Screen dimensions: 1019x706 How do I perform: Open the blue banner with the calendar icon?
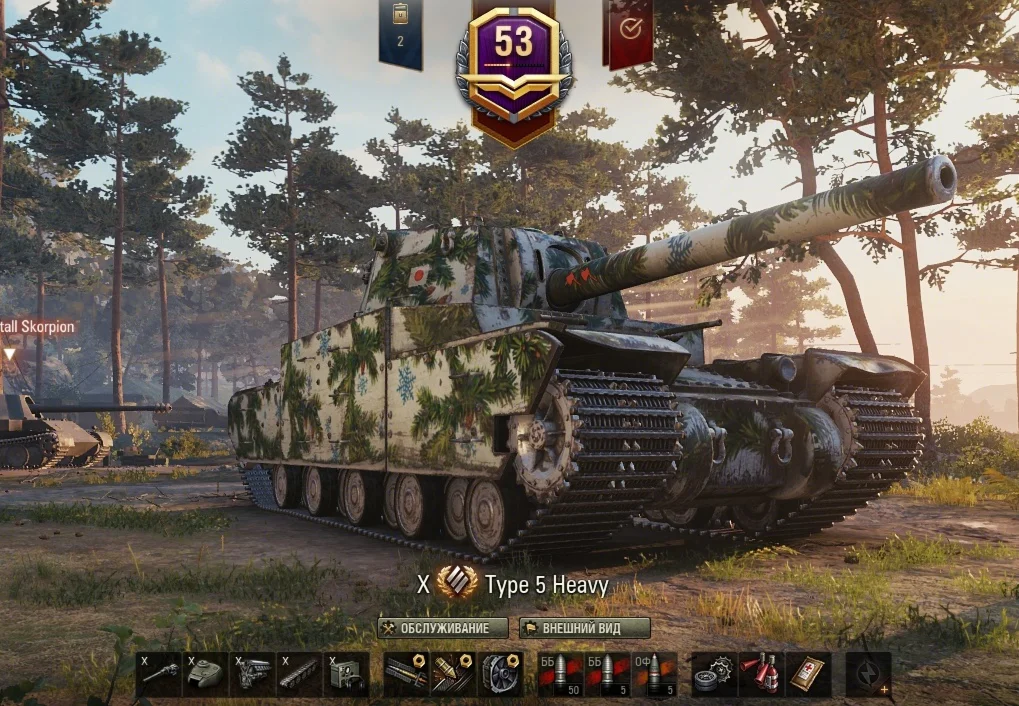400,33
